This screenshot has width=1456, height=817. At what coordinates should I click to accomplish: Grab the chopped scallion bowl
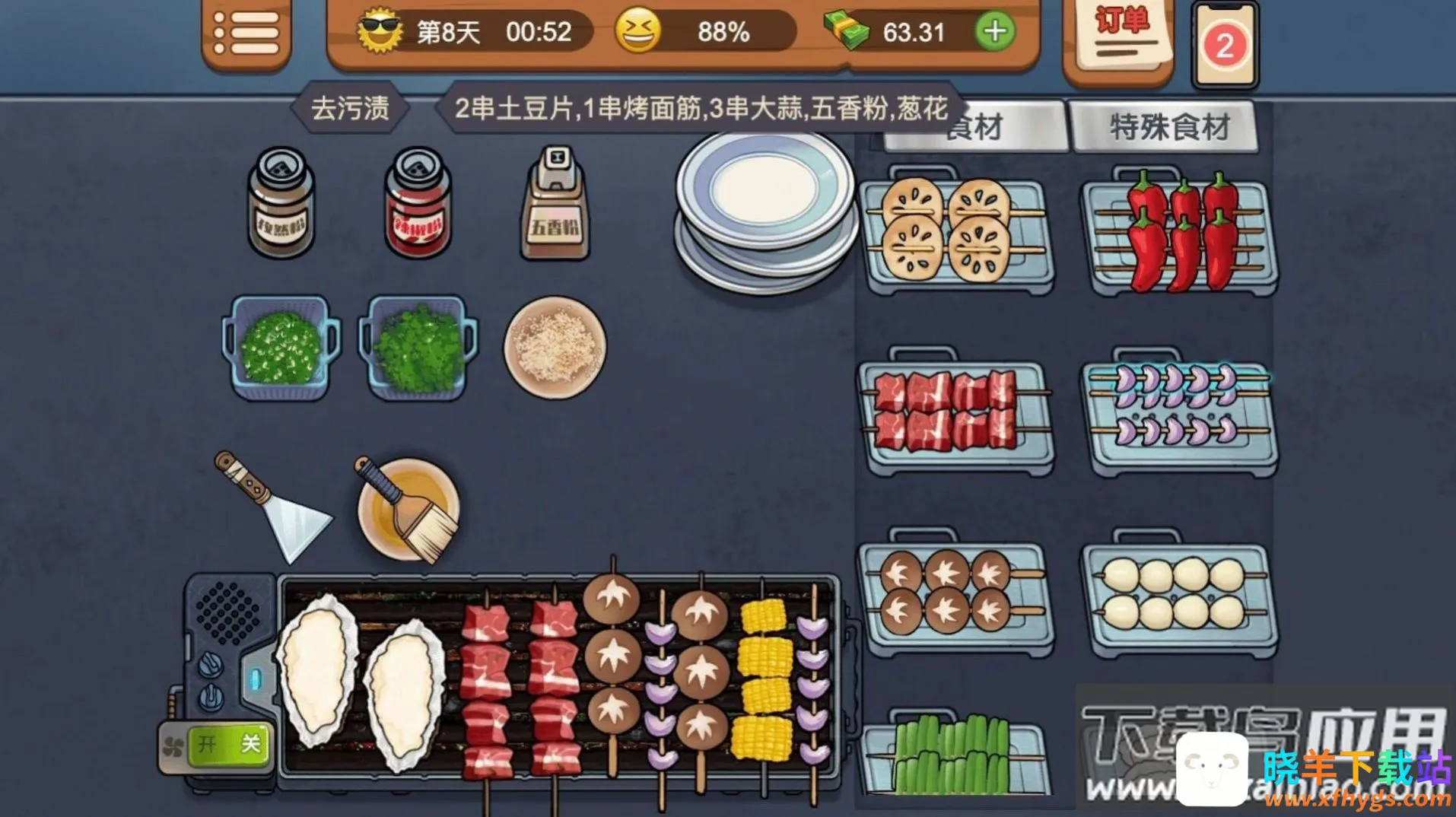(x=280, y=349)
